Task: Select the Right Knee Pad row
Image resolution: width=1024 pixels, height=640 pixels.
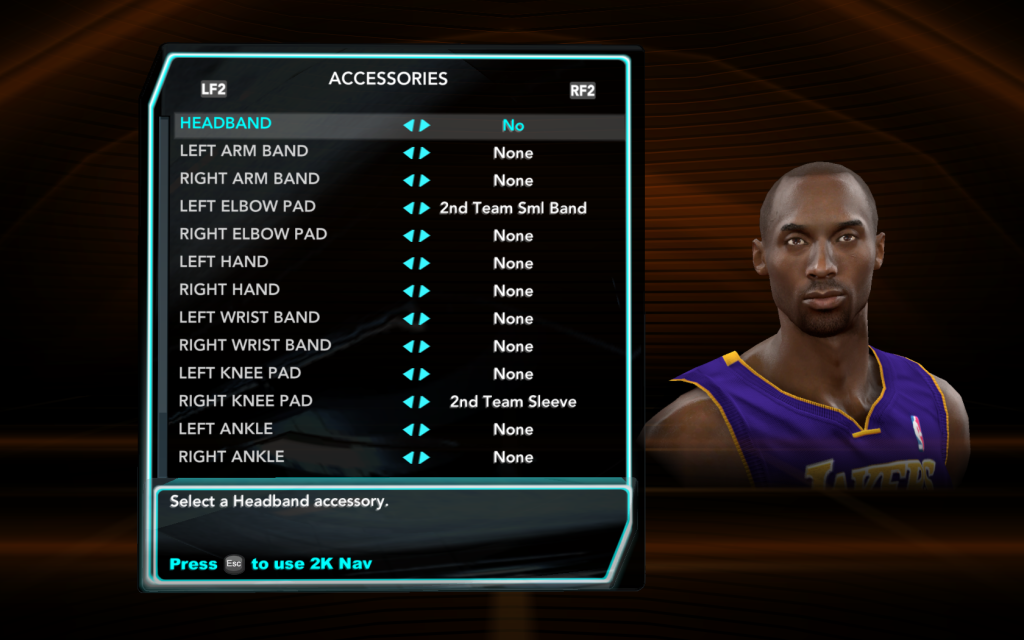Action: click(245, 401)
